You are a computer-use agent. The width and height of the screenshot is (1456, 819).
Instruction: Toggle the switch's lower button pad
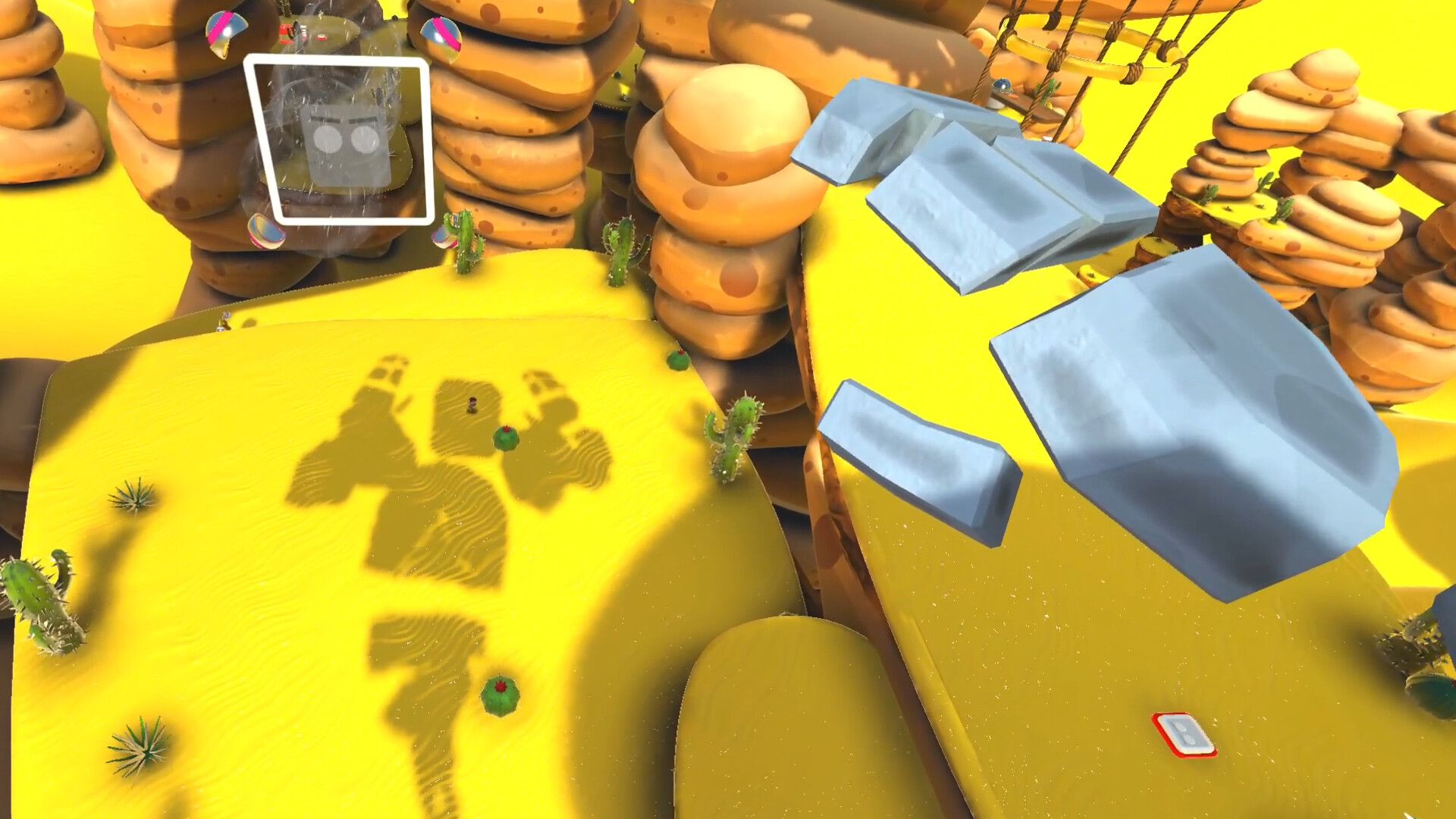(x=1188, y=739)
